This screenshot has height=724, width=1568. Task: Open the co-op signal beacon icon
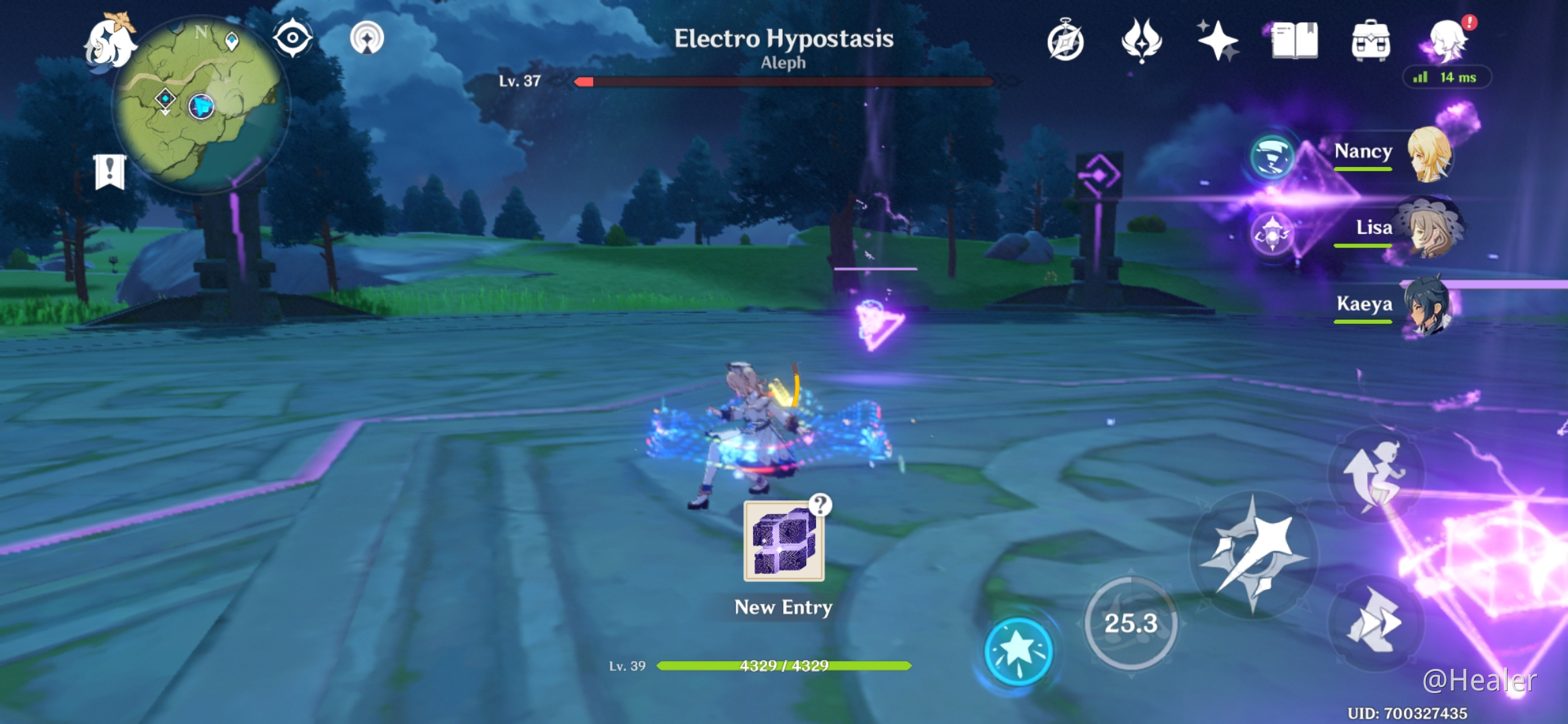366,38
